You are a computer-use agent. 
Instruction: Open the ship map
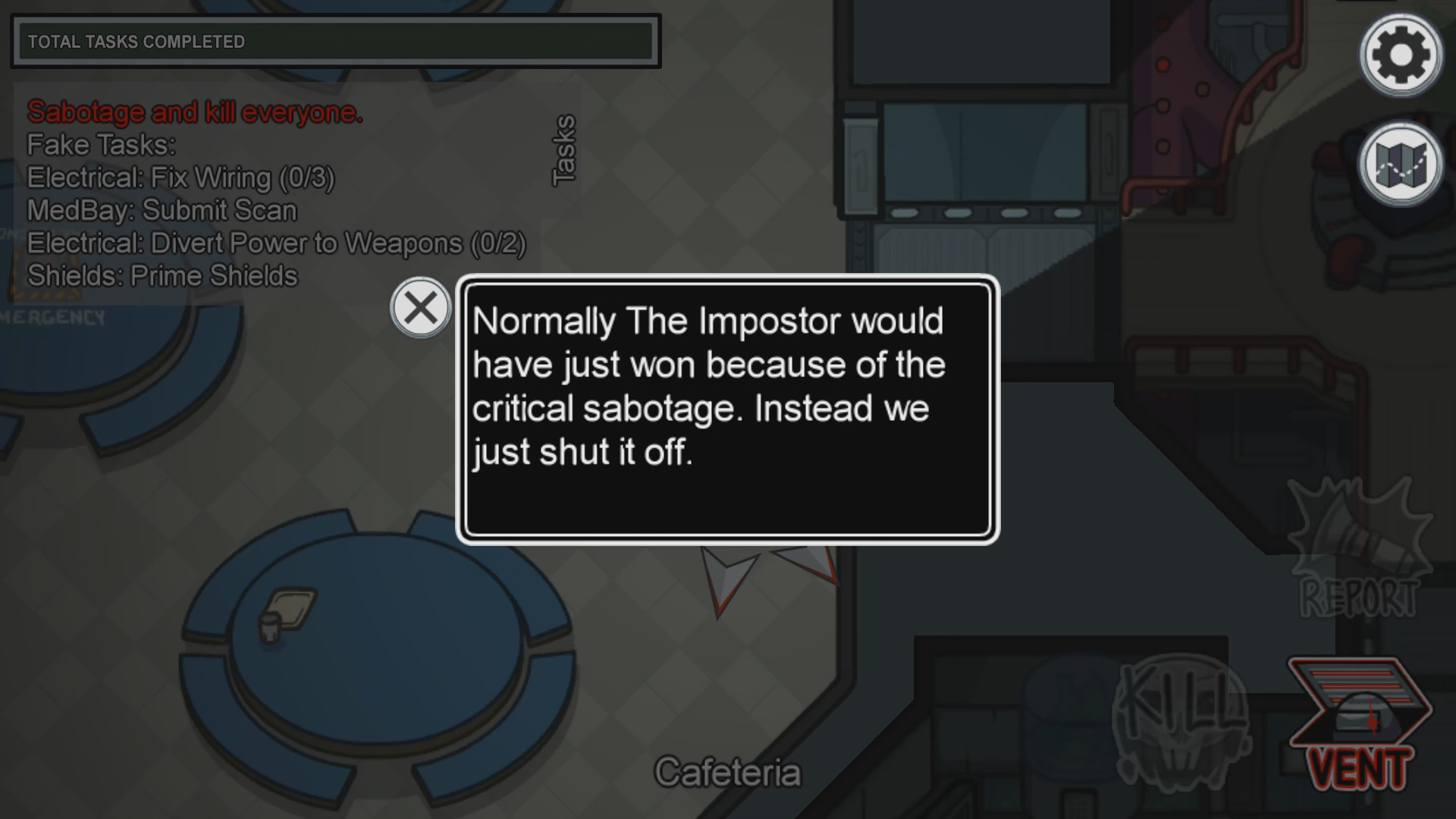pos(1400,165)
